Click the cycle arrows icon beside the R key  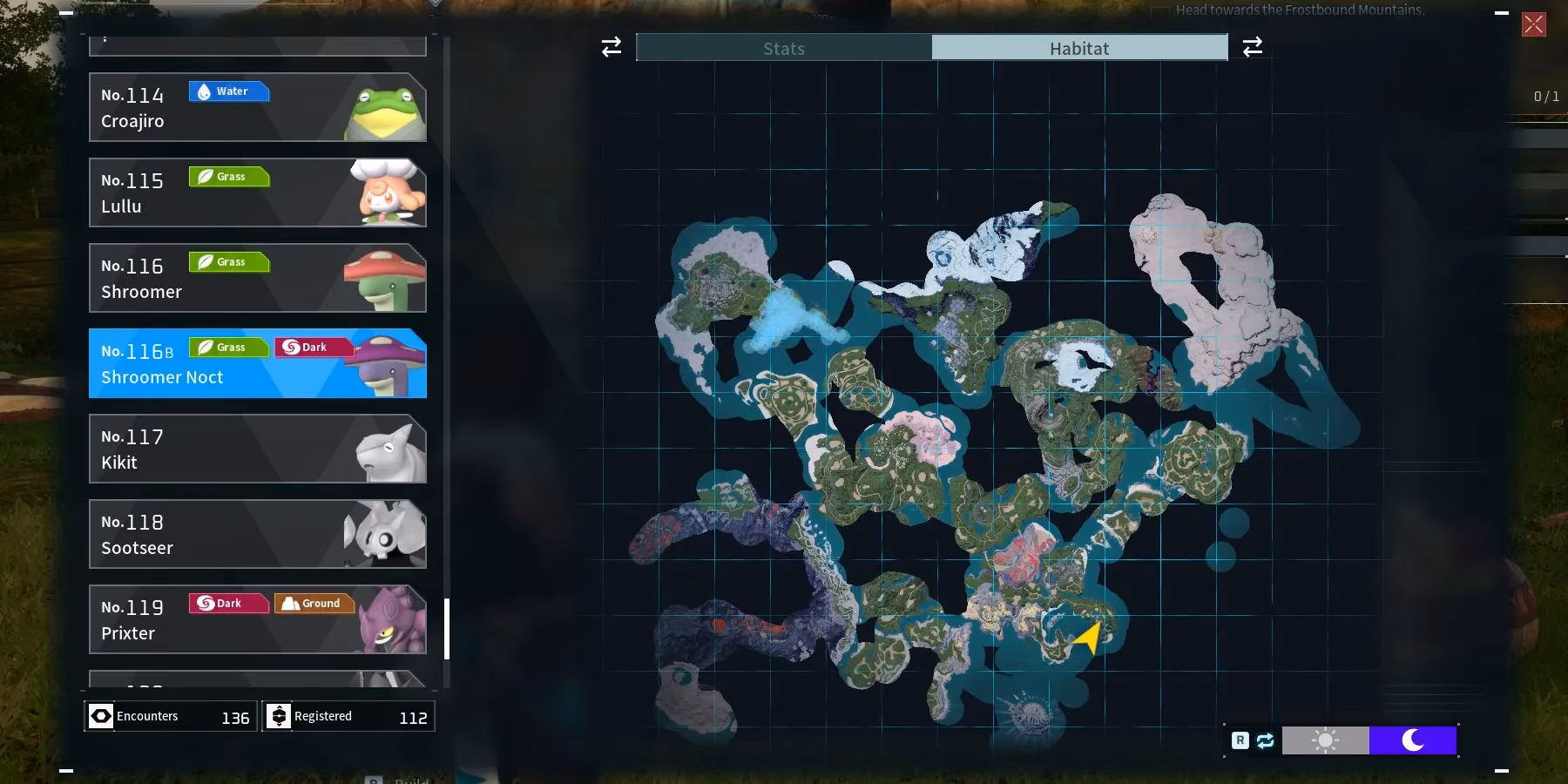click(x=1265, y=740)
